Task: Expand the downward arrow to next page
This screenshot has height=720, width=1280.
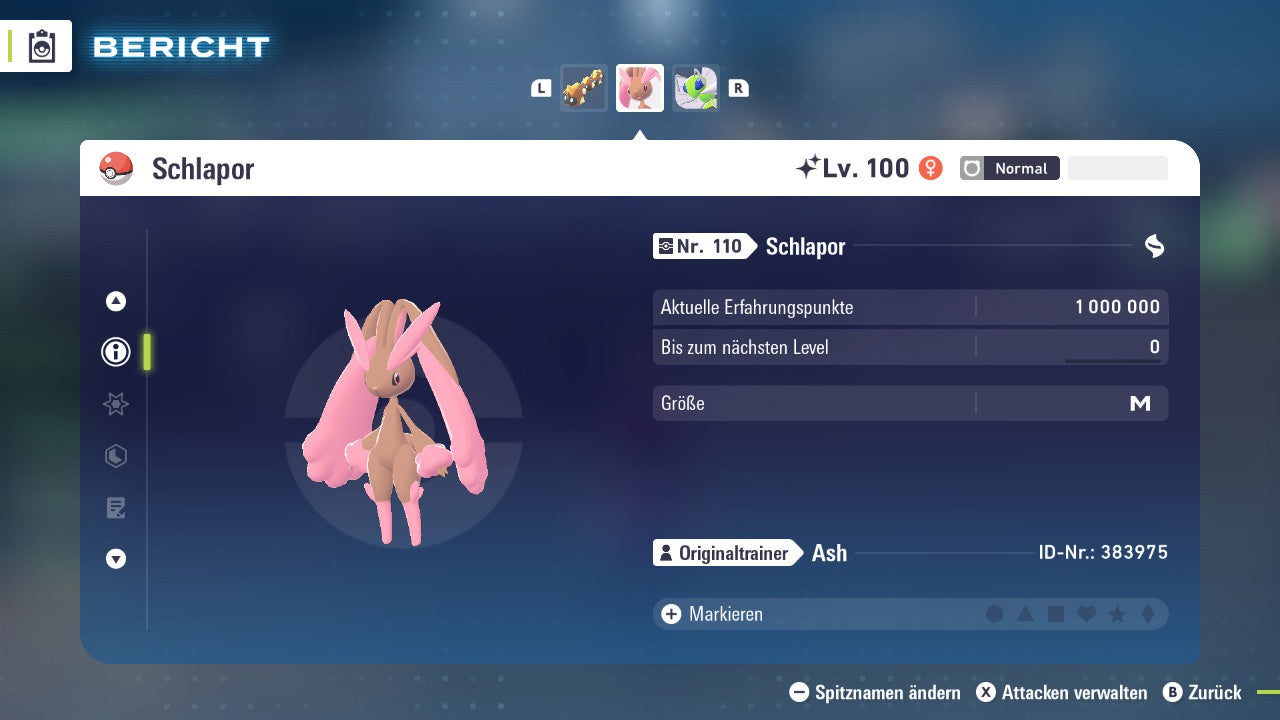Action: [115, 559]
